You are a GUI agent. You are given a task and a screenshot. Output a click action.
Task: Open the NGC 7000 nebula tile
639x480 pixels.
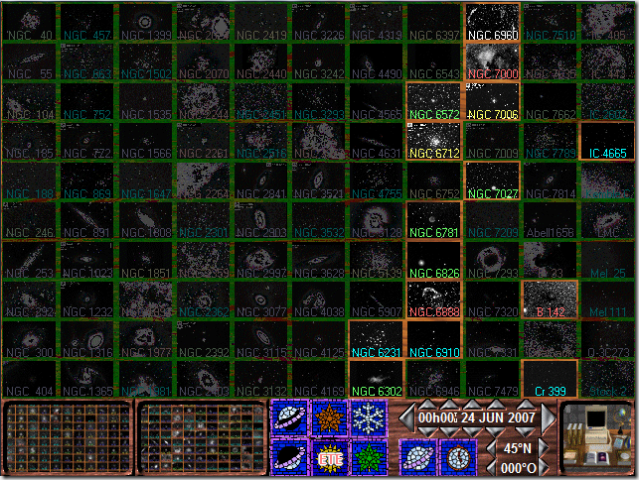(x=492, y=62)
